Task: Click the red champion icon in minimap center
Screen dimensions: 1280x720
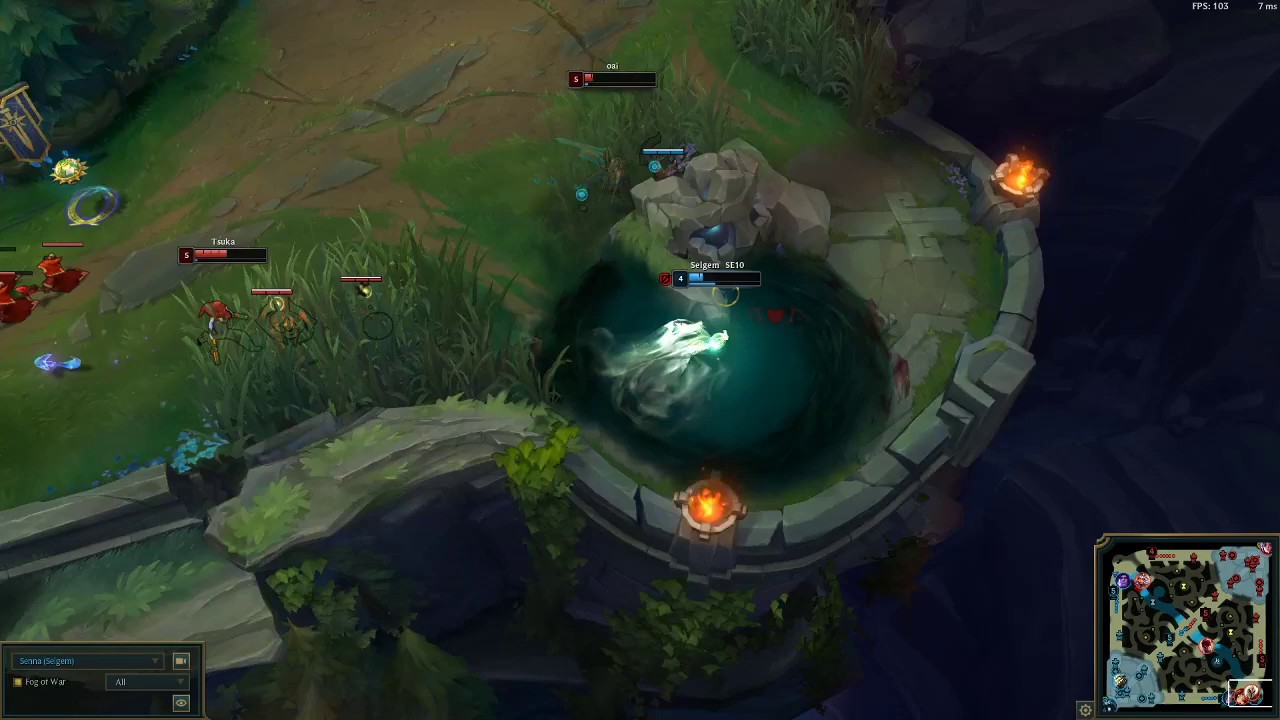Action: (x=1206, y=645)
